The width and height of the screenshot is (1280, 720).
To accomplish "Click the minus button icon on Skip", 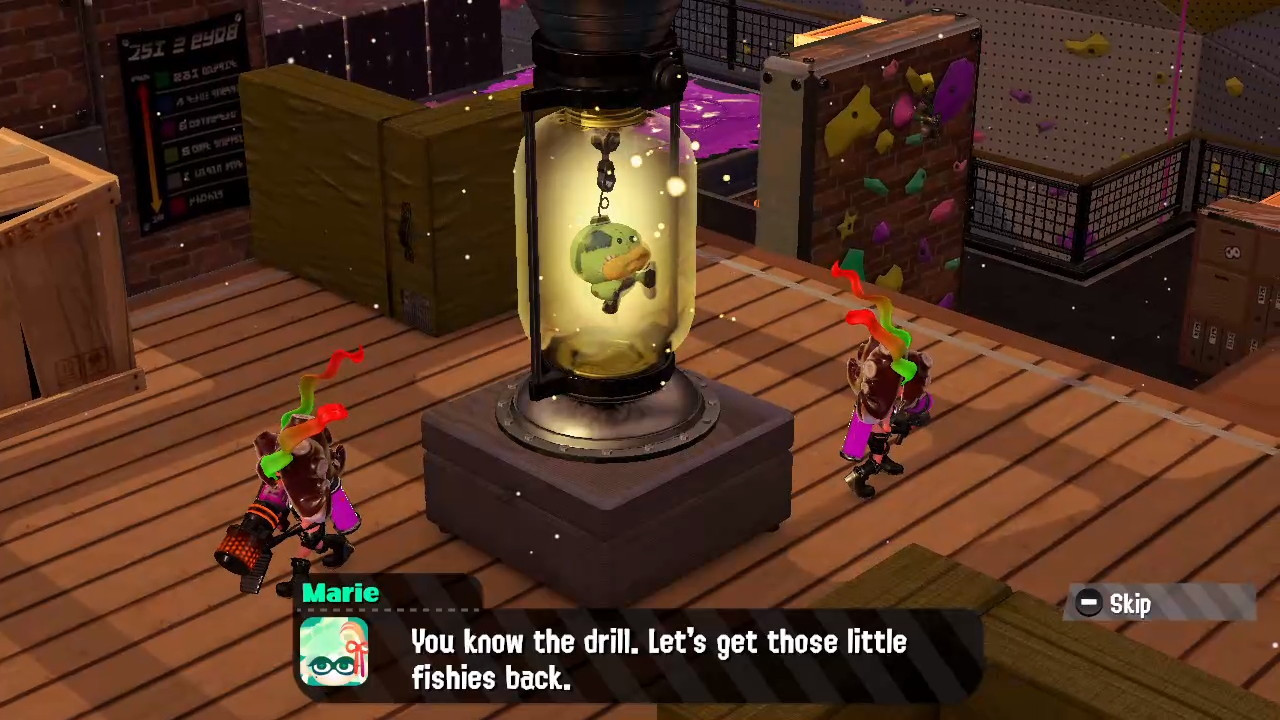I will [1088, 603].
